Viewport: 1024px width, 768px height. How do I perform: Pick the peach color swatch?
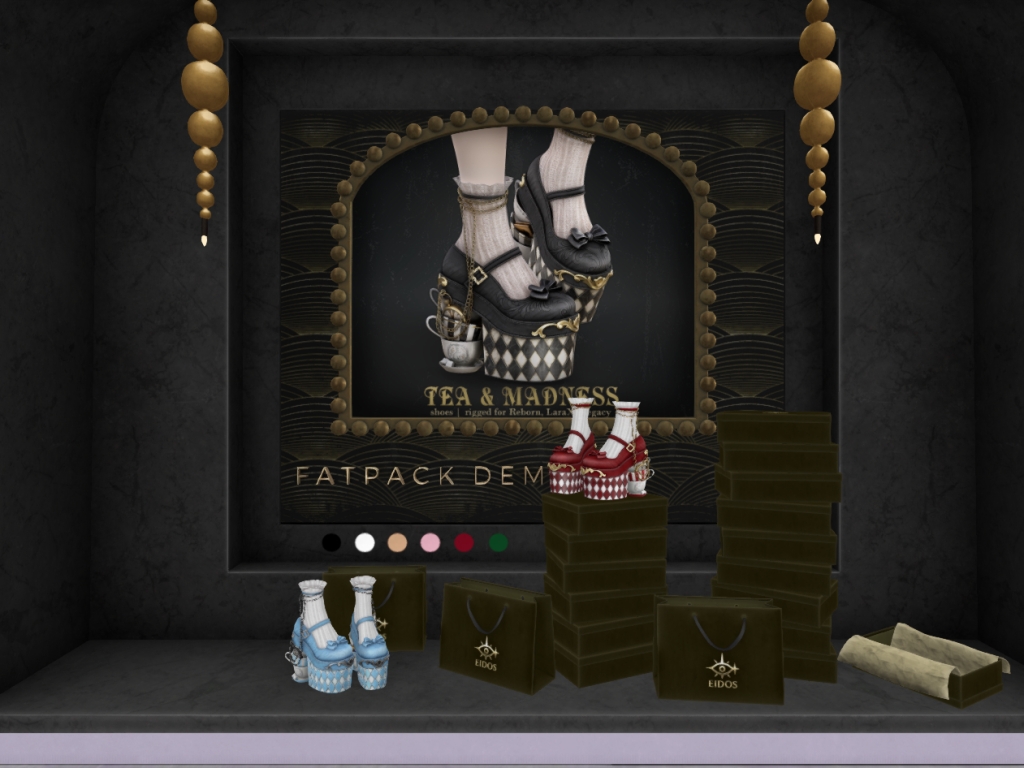[398, 542]
